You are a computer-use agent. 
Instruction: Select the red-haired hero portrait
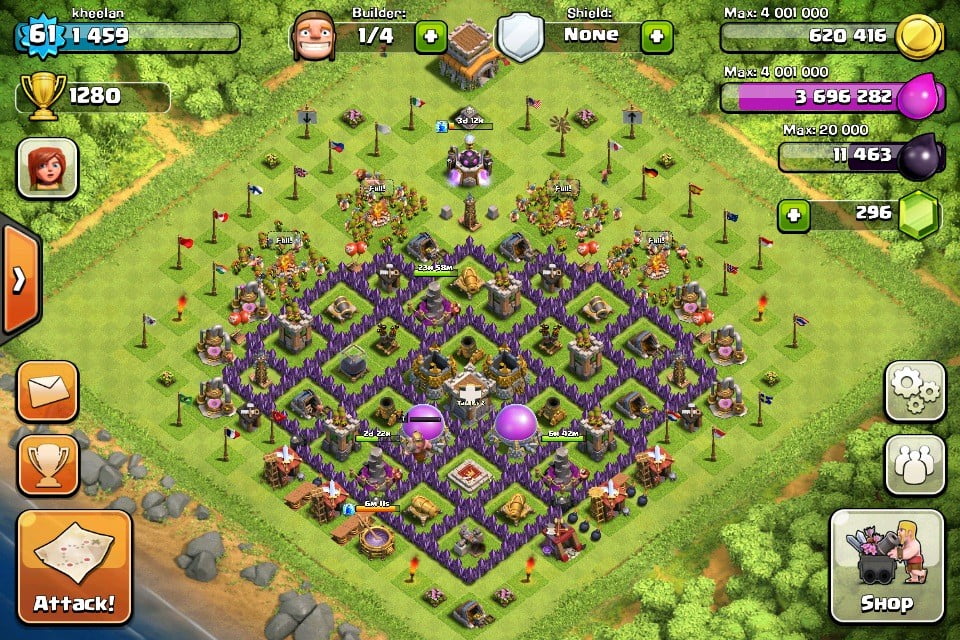47,168
